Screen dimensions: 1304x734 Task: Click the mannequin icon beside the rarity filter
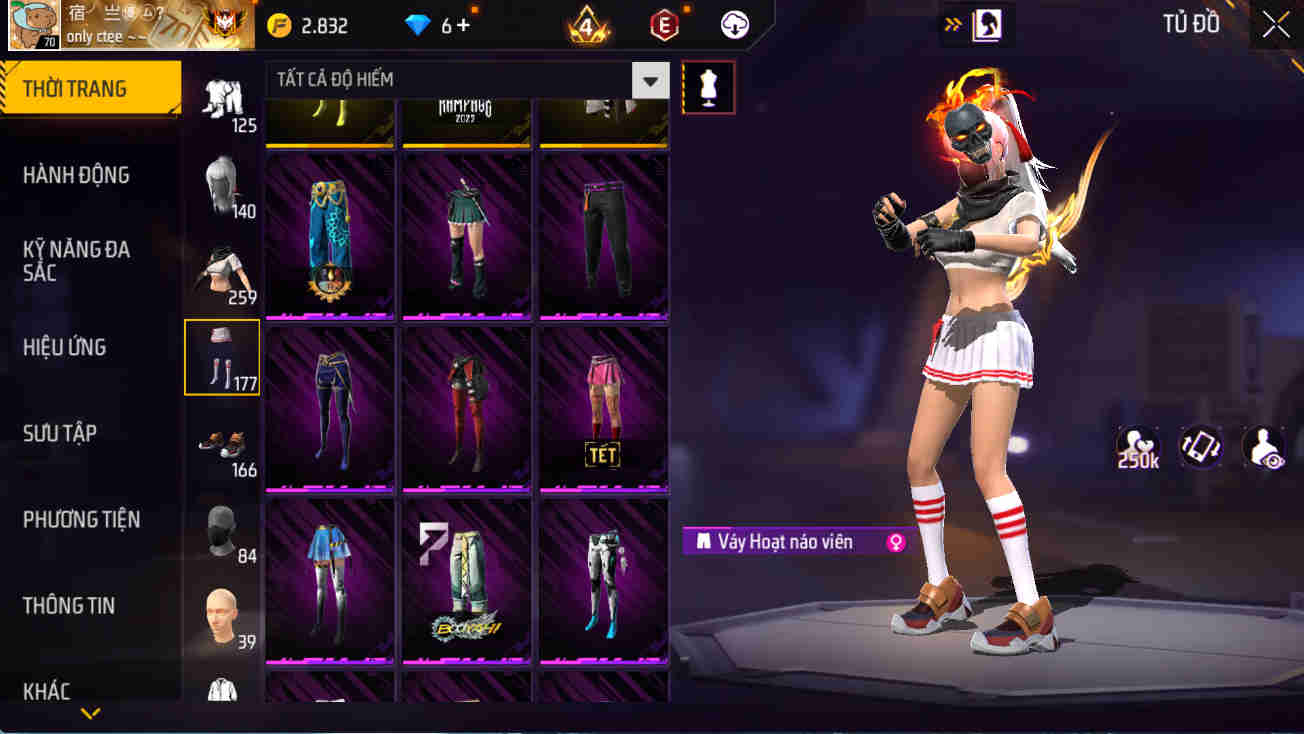pyautogui.click(x=708, y=87)
